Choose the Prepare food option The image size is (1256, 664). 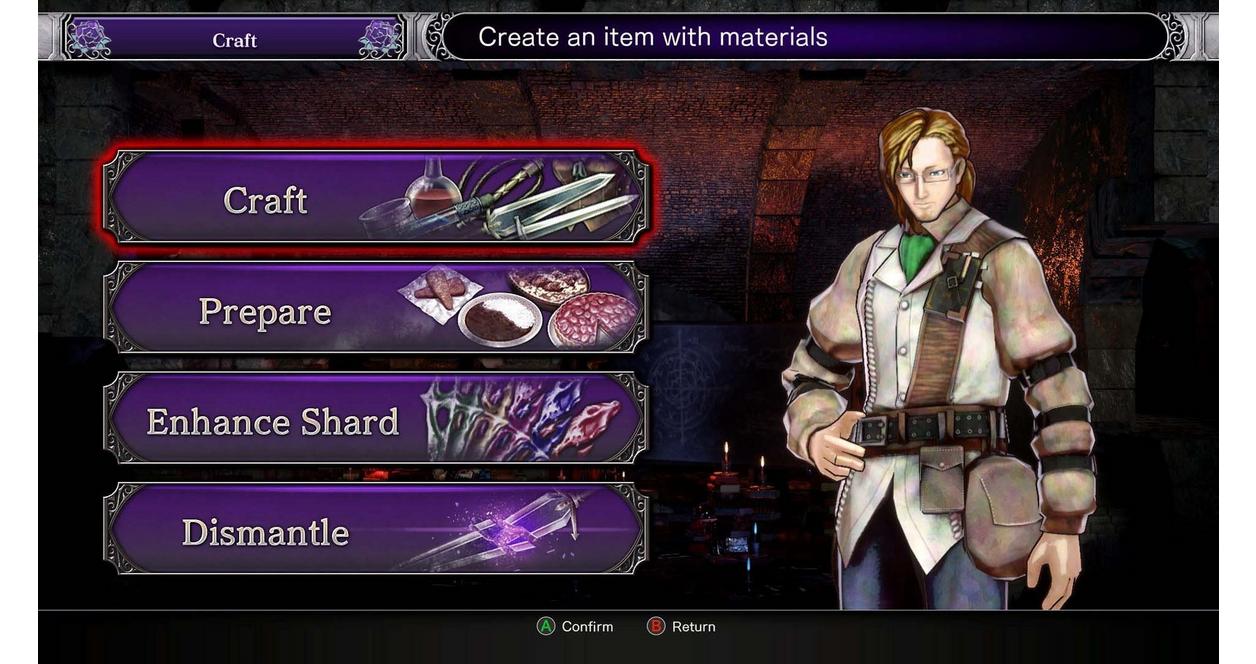[x=375, y=309]
